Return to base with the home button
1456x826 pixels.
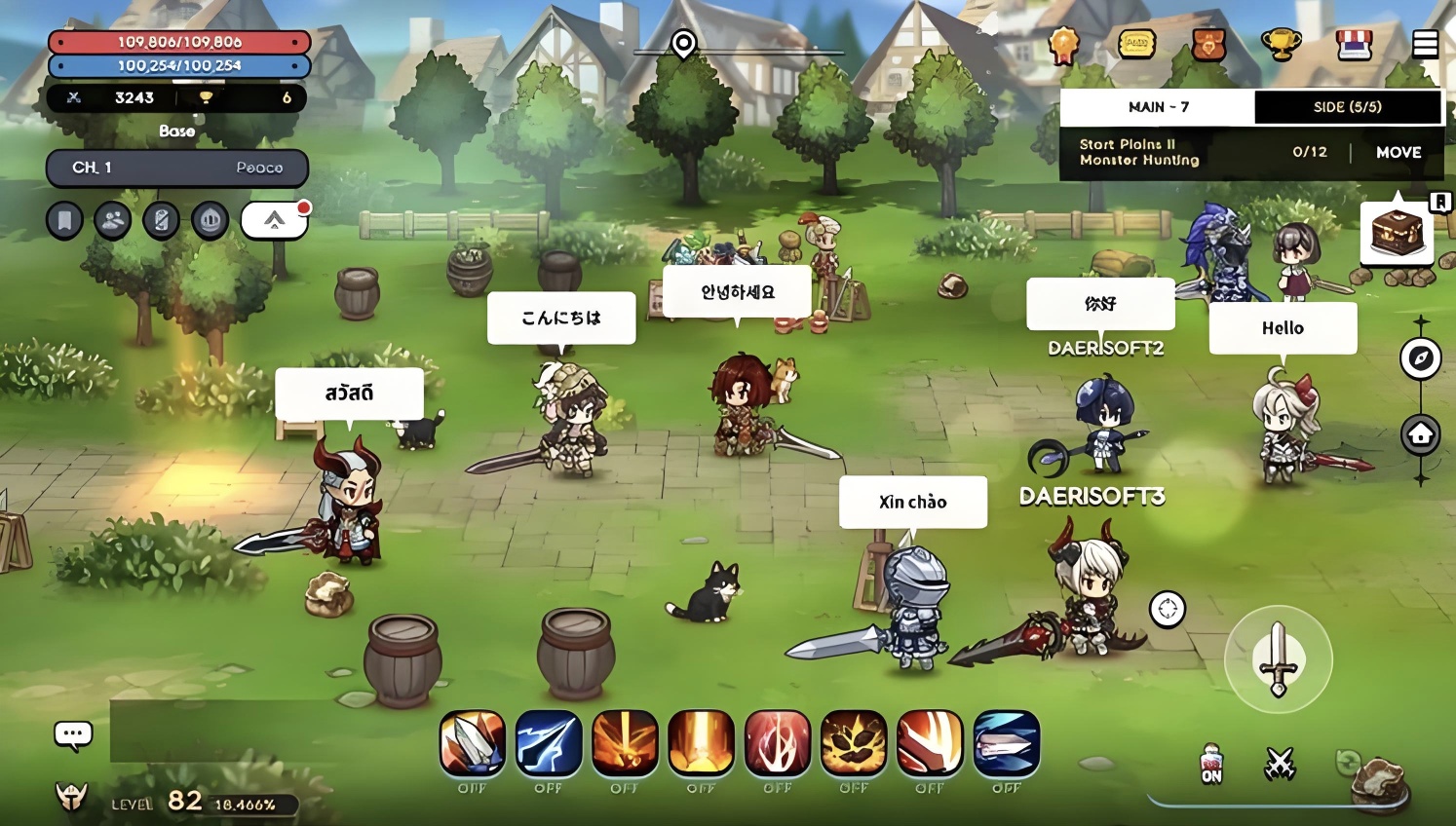coord(1420,434)
